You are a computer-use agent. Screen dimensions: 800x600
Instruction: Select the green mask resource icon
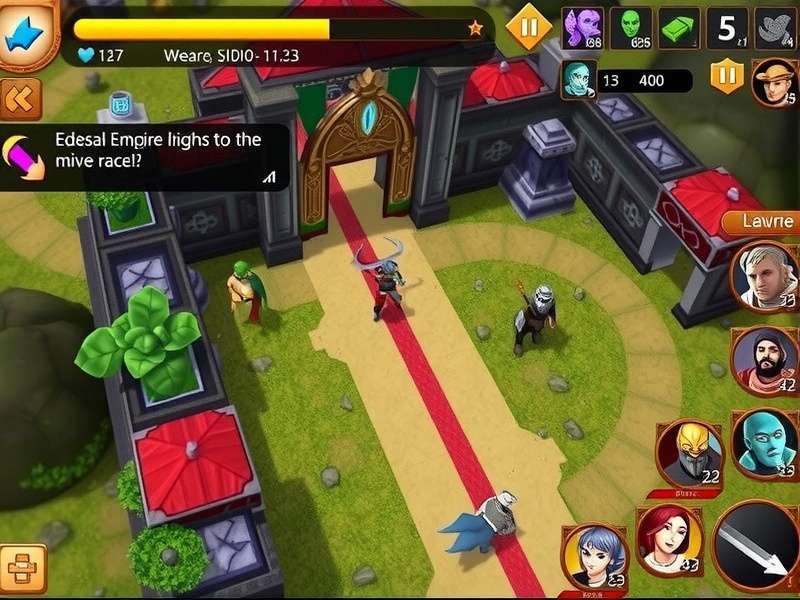(x=631, y=28)
